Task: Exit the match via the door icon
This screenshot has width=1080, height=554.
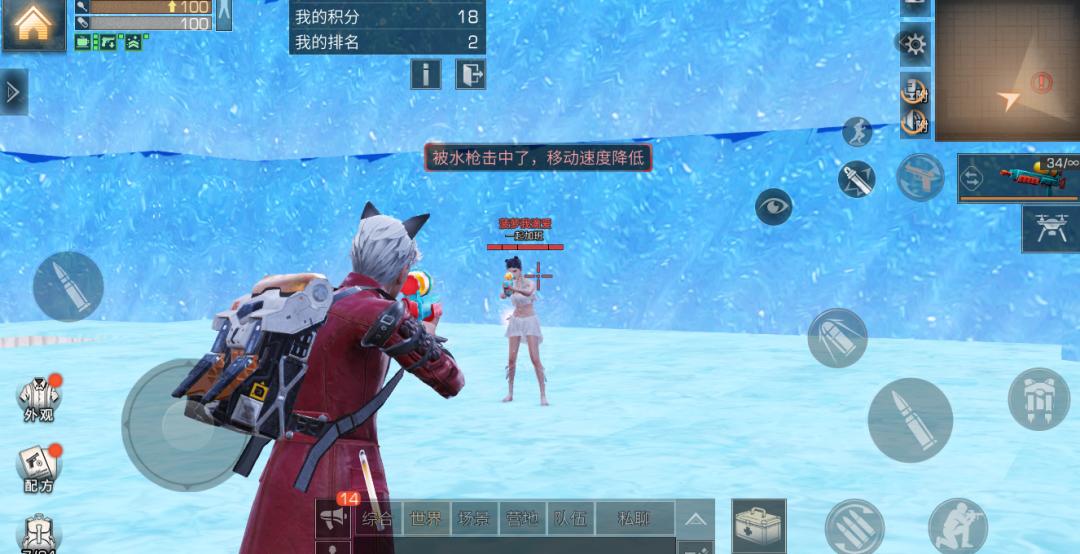Action: point(471,74)
